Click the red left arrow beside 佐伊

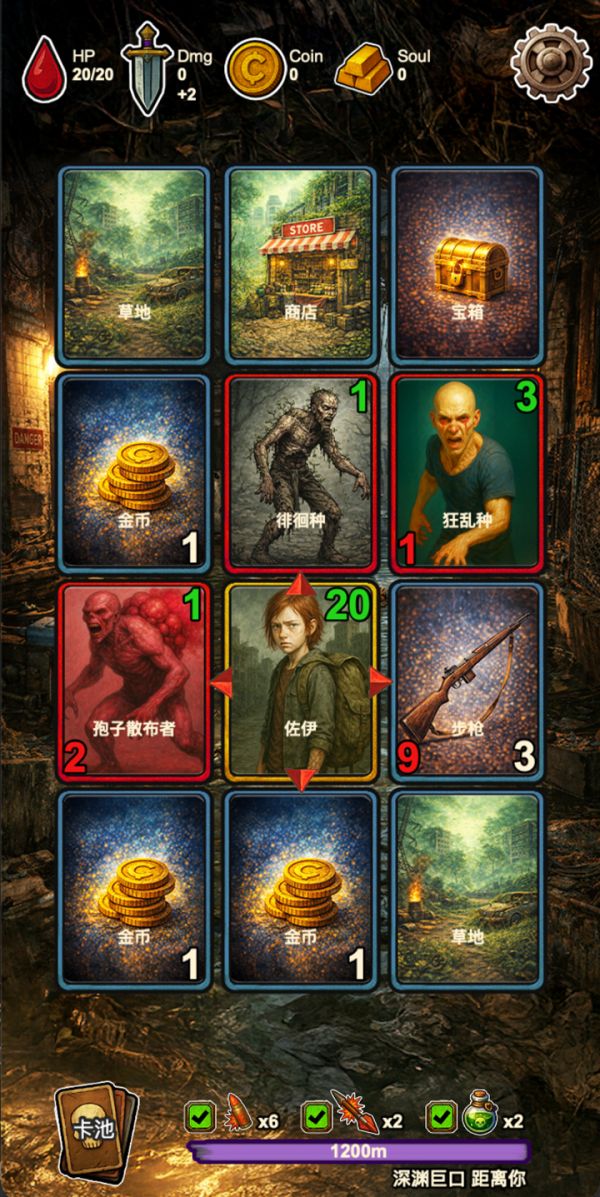click(217, 681)
